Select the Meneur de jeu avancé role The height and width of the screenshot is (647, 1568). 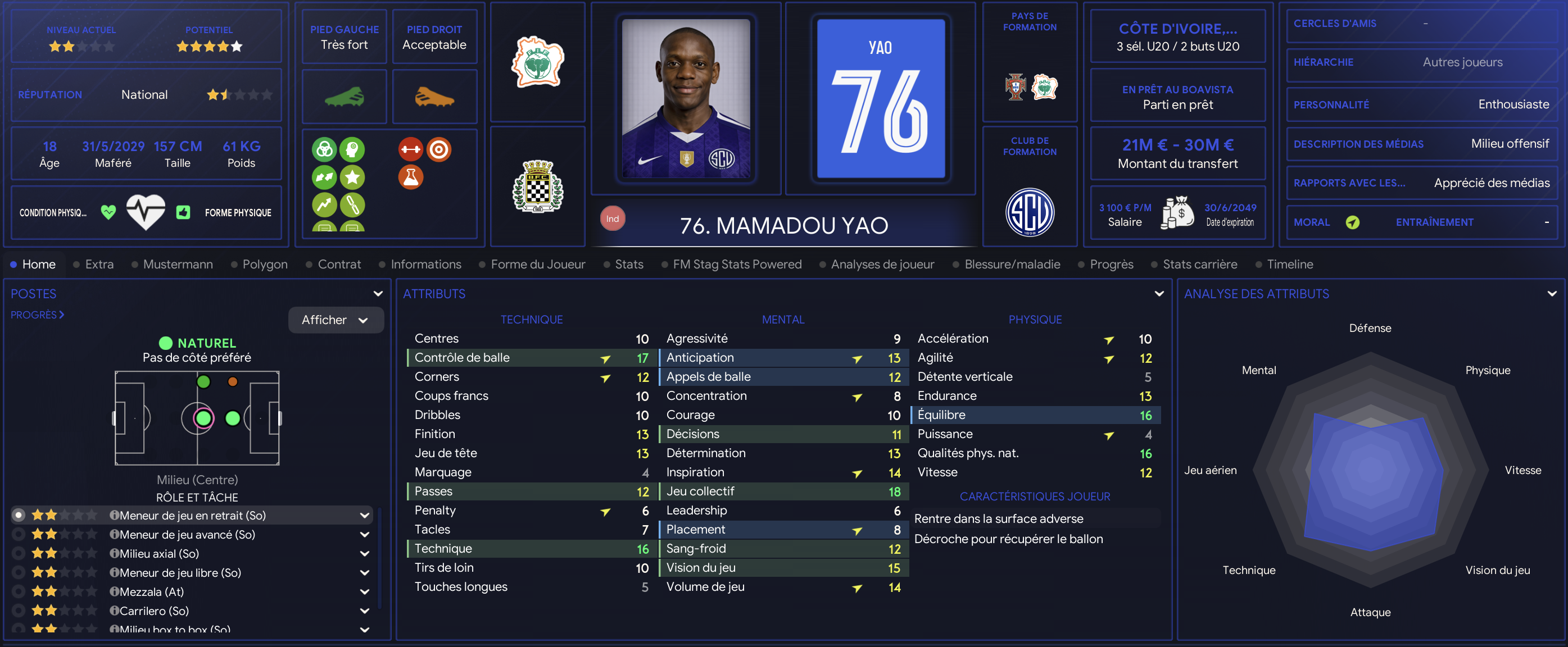coord(187,535)
